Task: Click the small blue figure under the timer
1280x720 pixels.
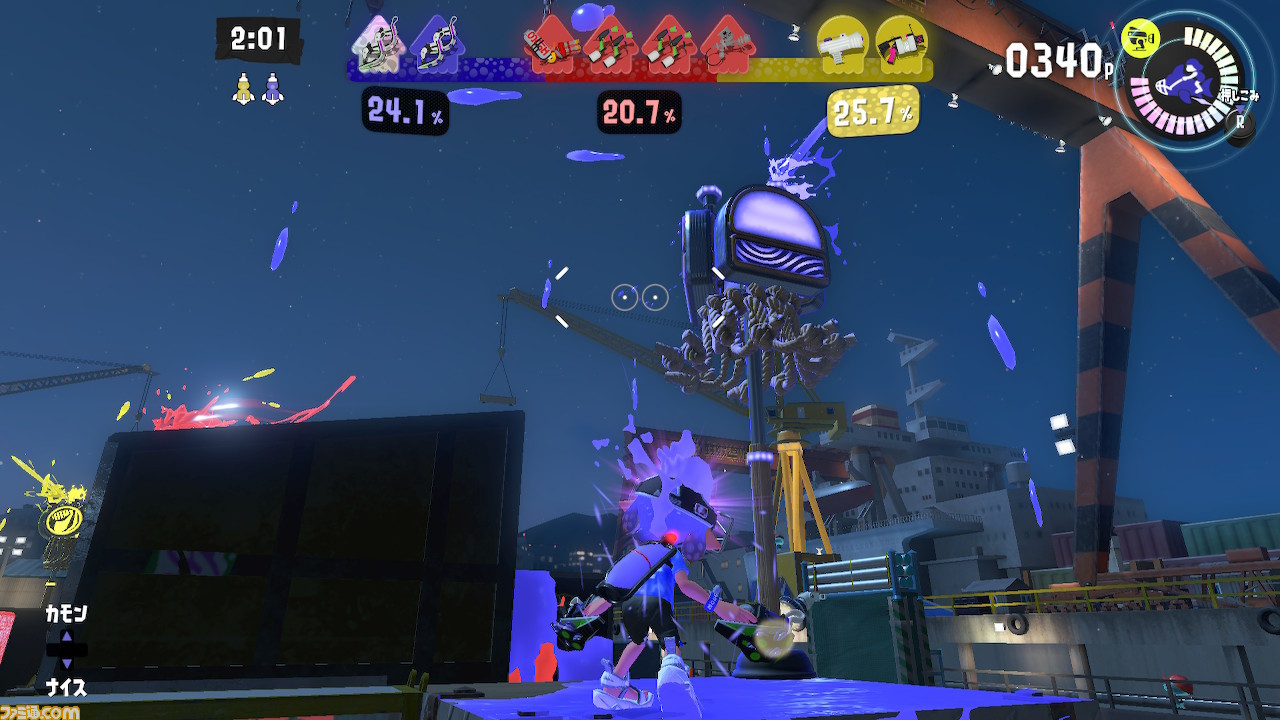Action: coord(272,88)
